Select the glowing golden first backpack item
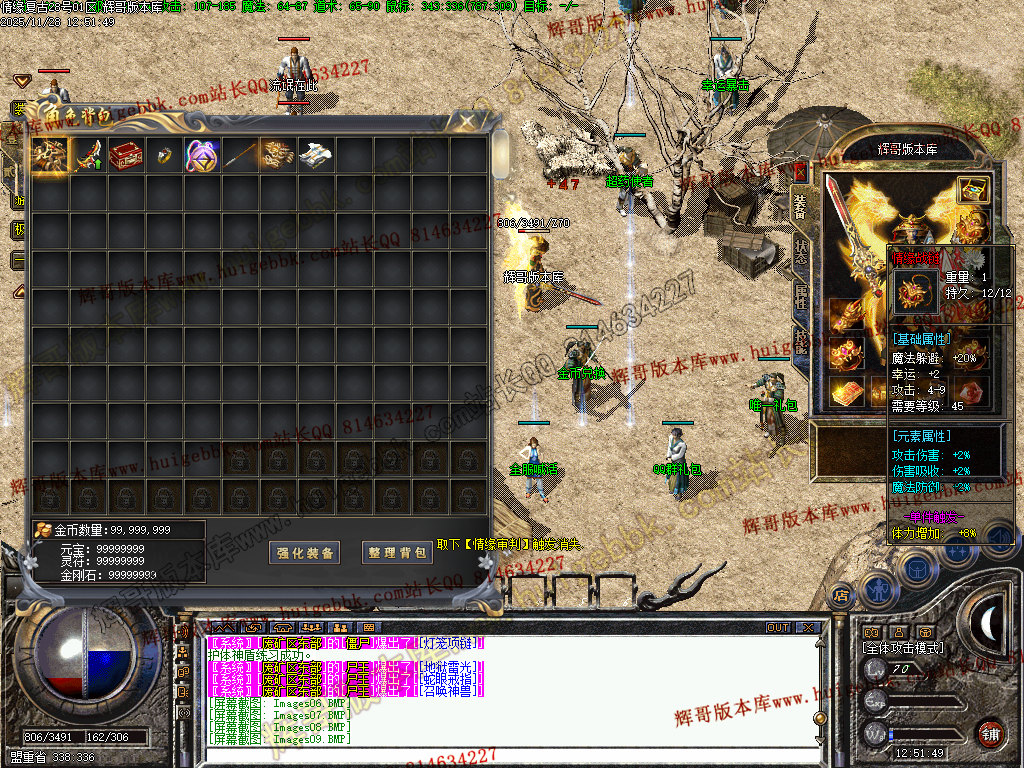This screenshot has width=1024, height=768. 49,155
